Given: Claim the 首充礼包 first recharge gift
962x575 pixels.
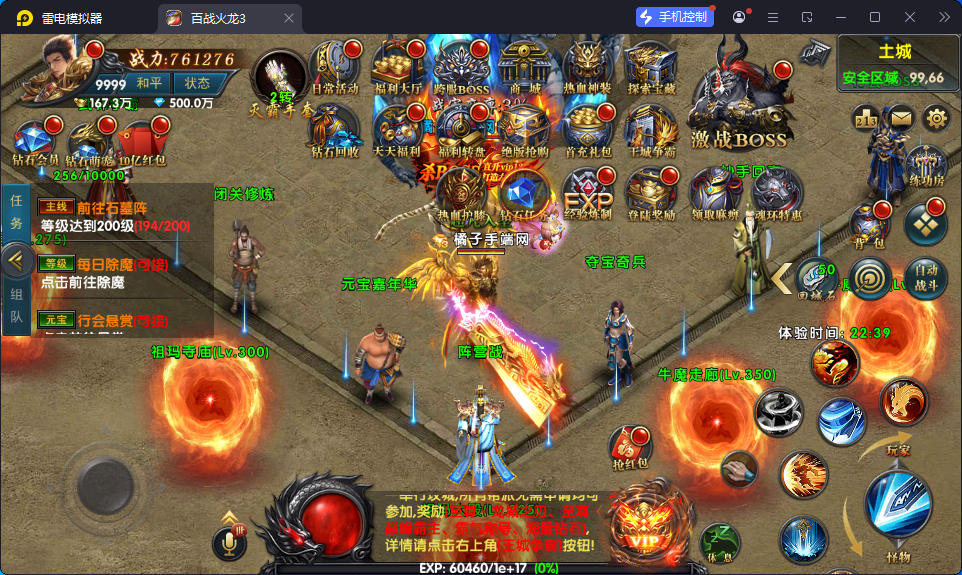Looking at the screenshot, I should [588, 129].
